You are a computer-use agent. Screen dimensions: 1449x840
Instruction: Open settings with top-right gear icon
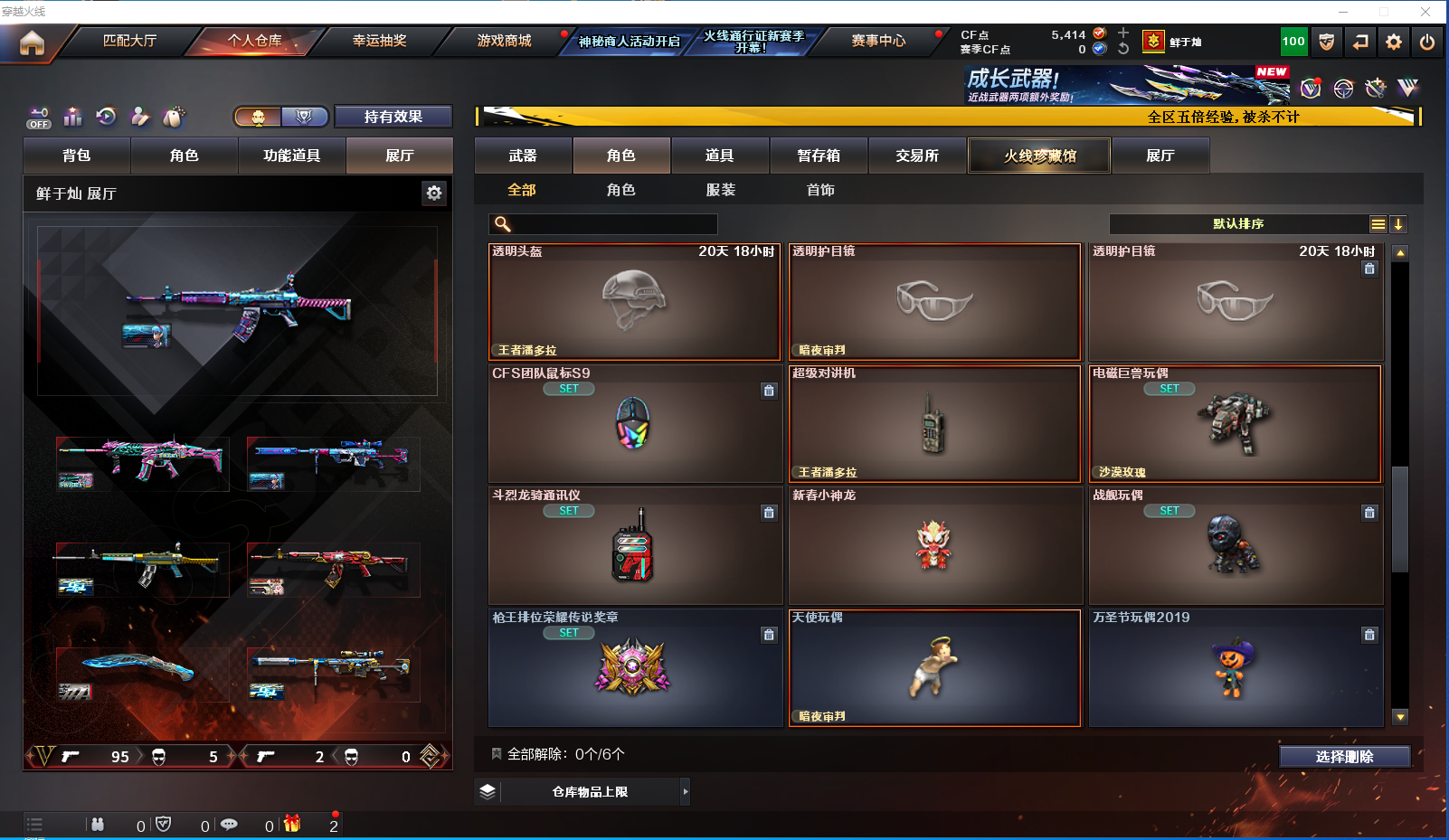(1394, 42)
